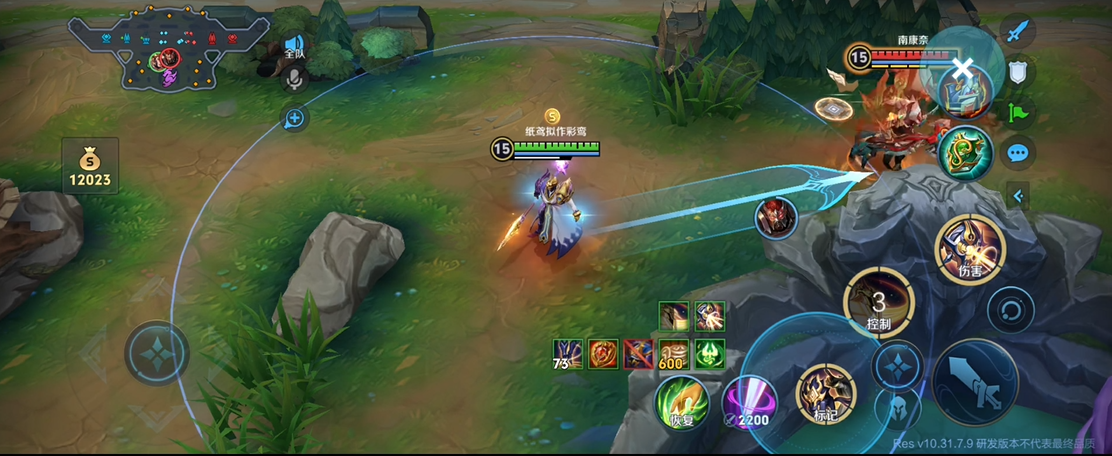Activate the purple 2200 item ability
Screen dimensions: 1112x456
(750, 403)
